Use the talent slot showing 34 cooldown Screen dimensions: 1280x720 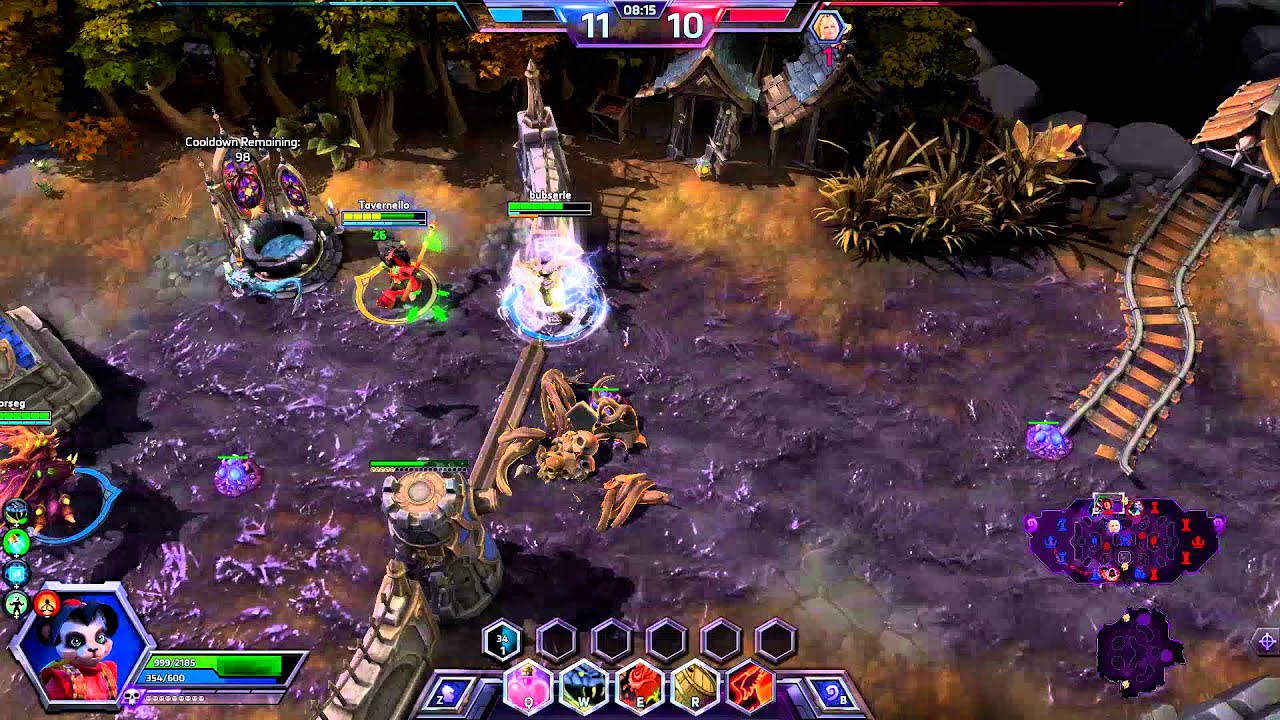coord(502,641)
